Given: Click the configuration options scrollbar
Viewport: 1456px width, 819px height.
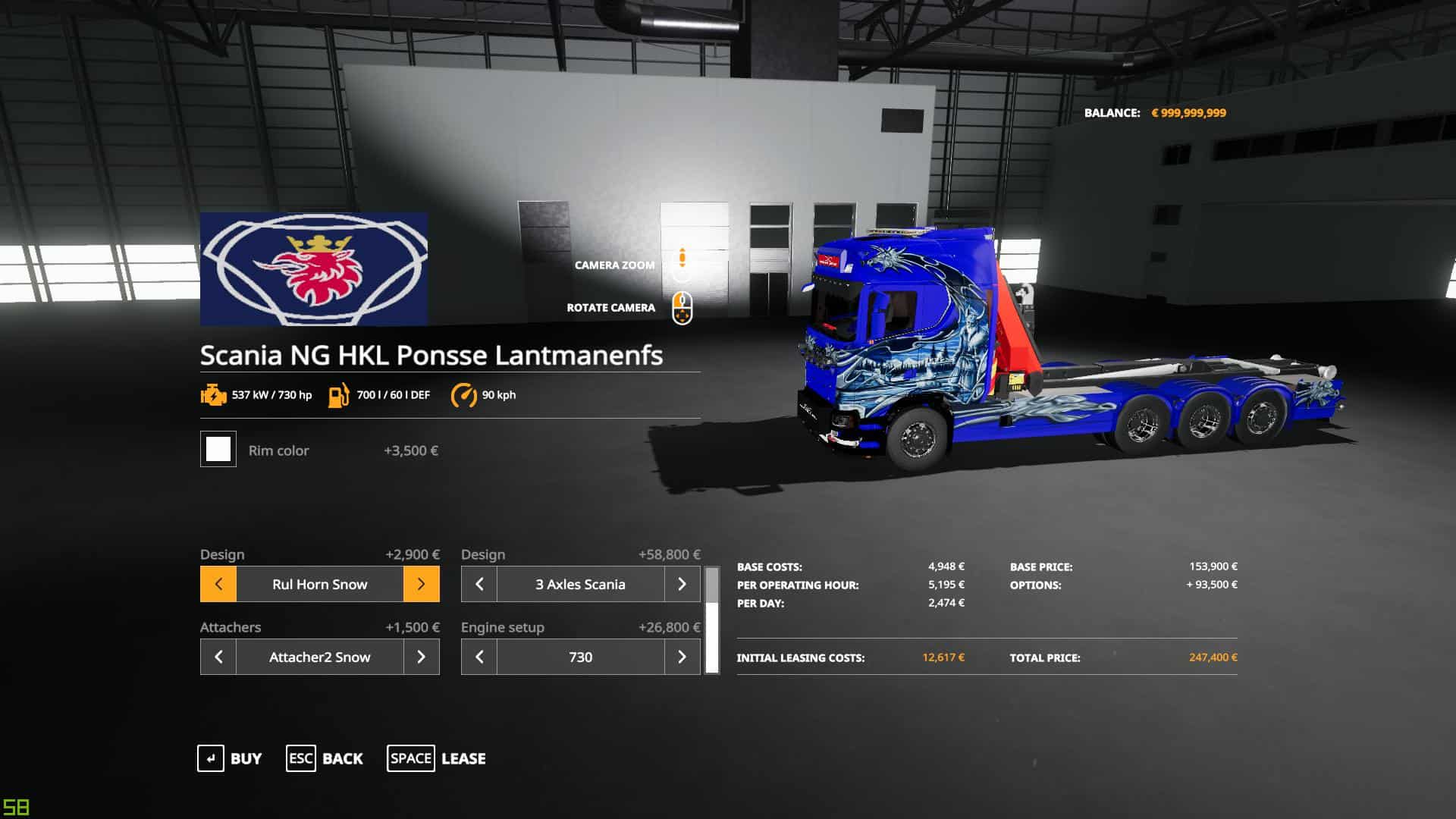Looking at the screenshot, I should (712, 620).
